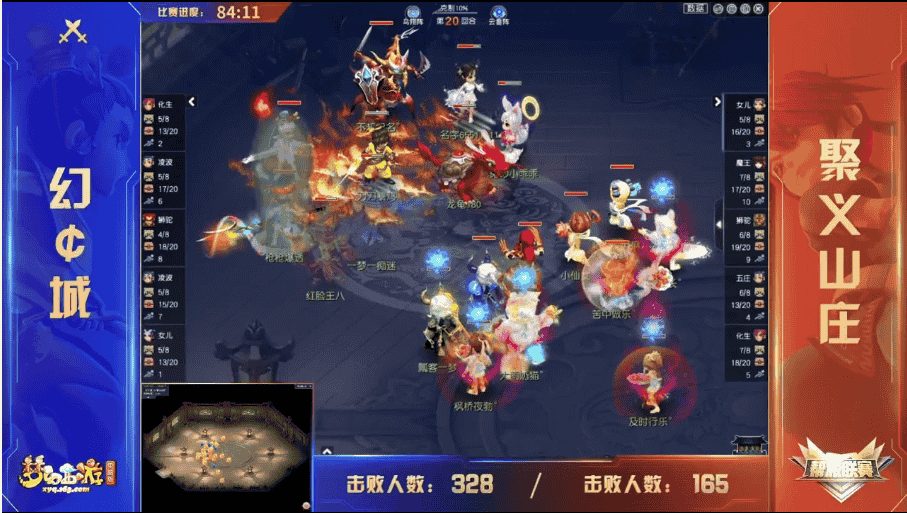This screenshot has height=513, width=907.
Task: Collapse the right team panel arrow
Action: pos(717,101)
